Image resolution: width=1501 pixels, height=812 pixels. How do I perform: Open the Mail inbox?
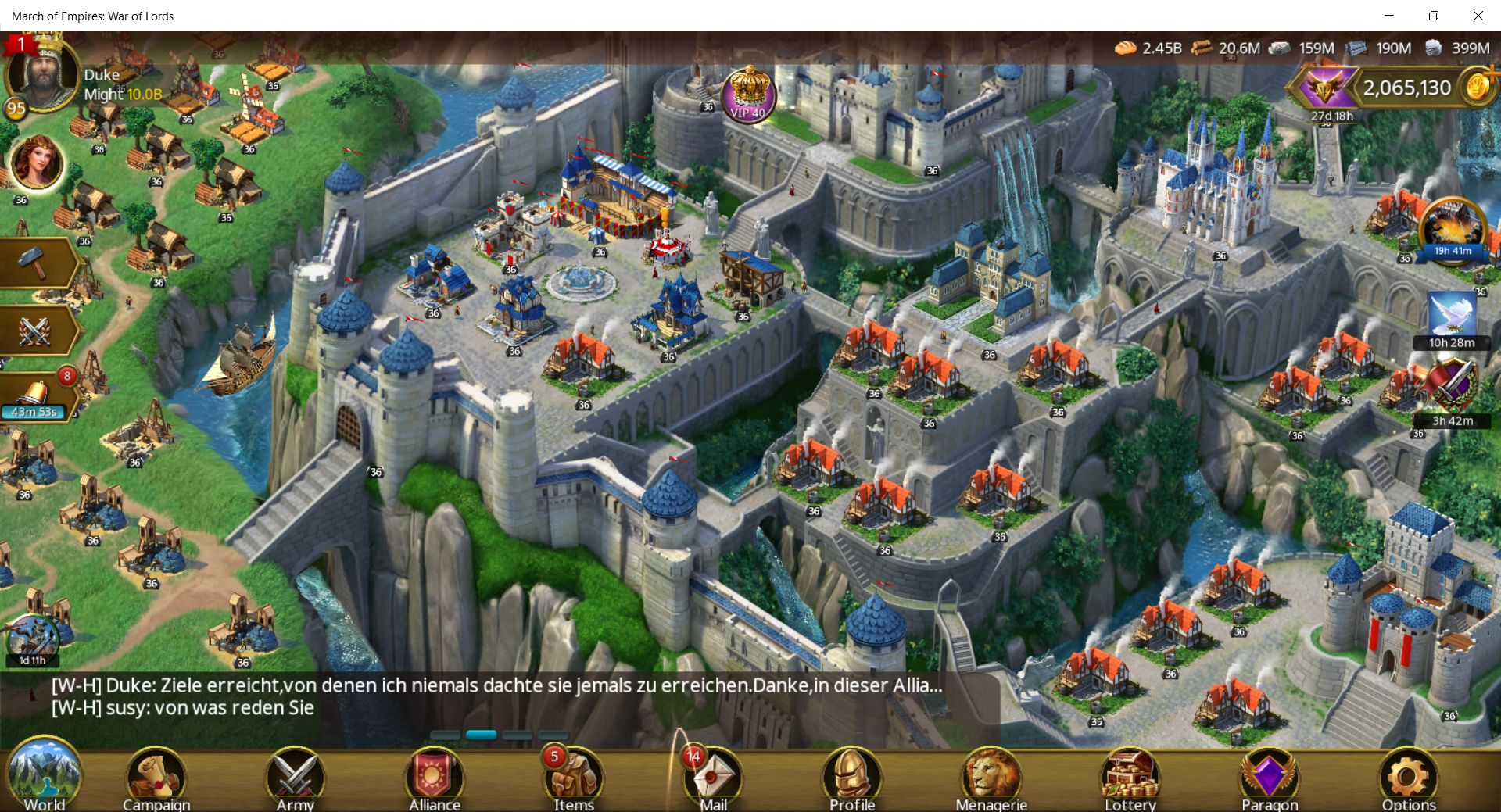pyautogui.click(x=713, y=778)
